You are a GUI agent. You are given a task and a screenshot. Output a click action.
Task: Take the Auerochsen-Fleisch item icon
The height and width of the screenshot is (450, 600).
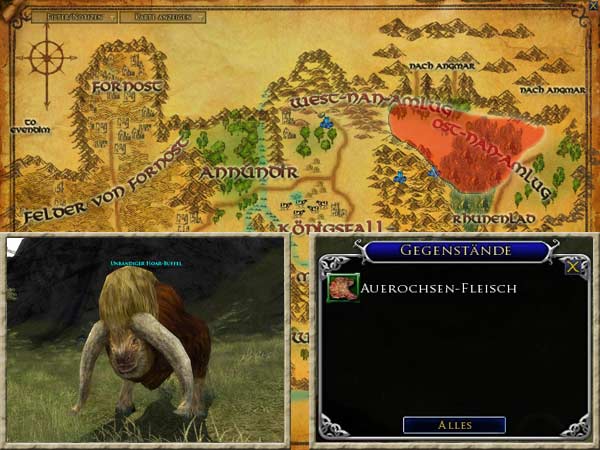point(343,288)
